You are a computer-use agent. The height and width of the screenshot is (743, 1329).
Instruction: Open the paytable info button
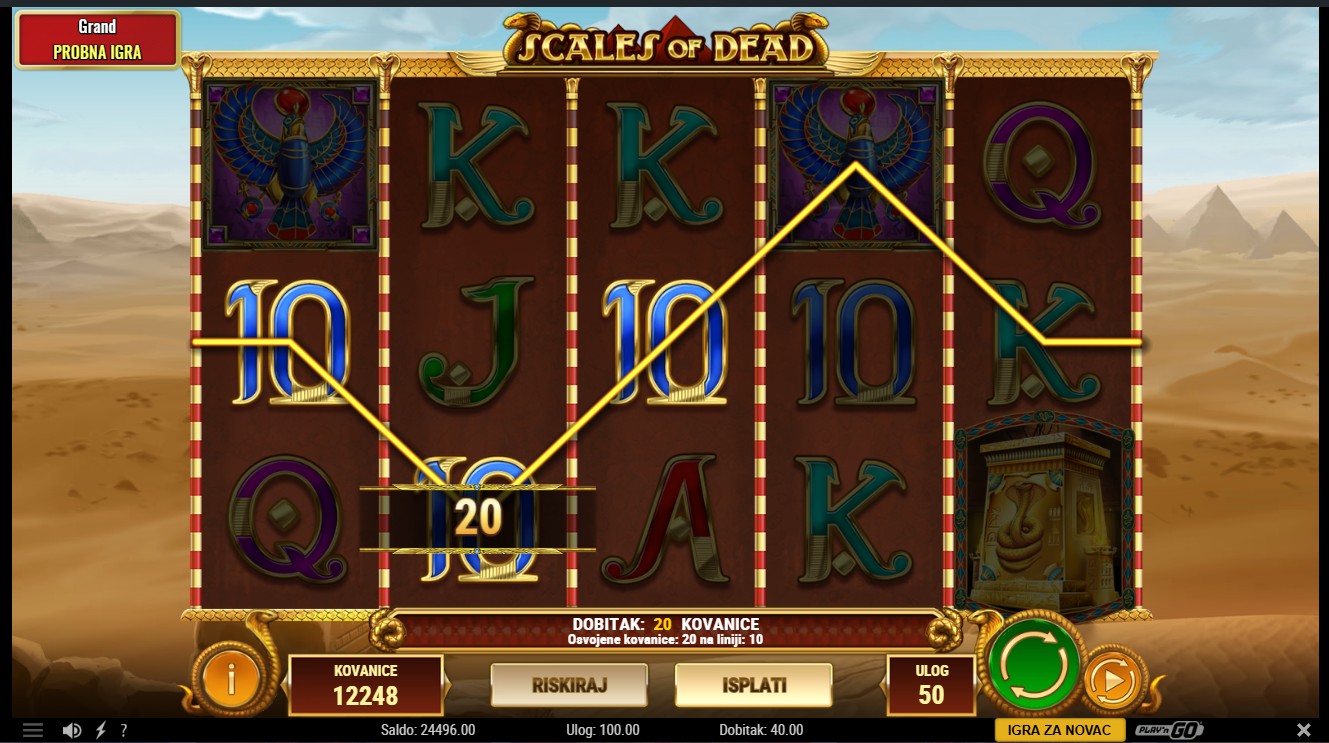click(231, 682)
